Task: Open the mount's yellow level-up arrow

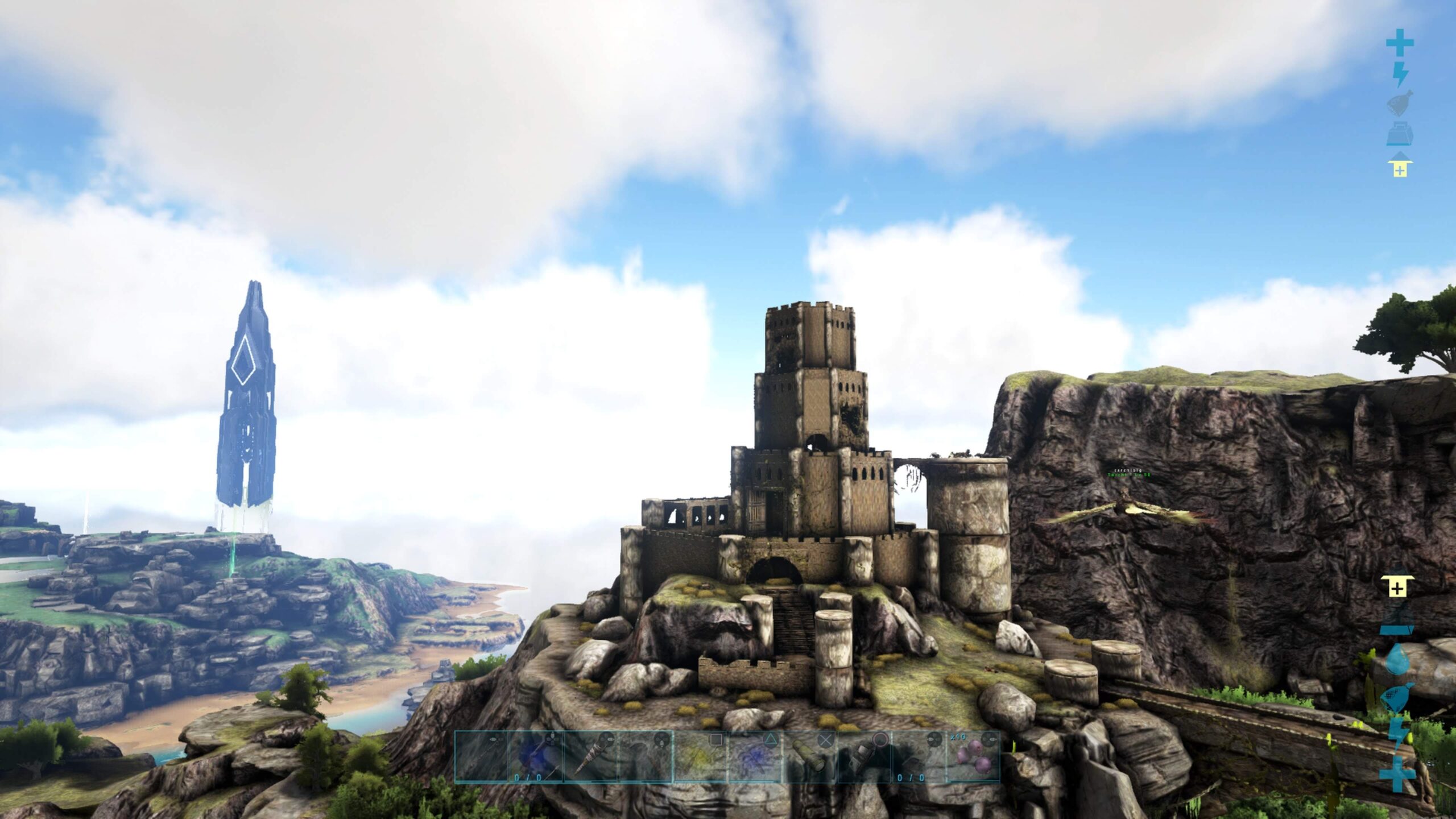Action: pos(1400,164)
